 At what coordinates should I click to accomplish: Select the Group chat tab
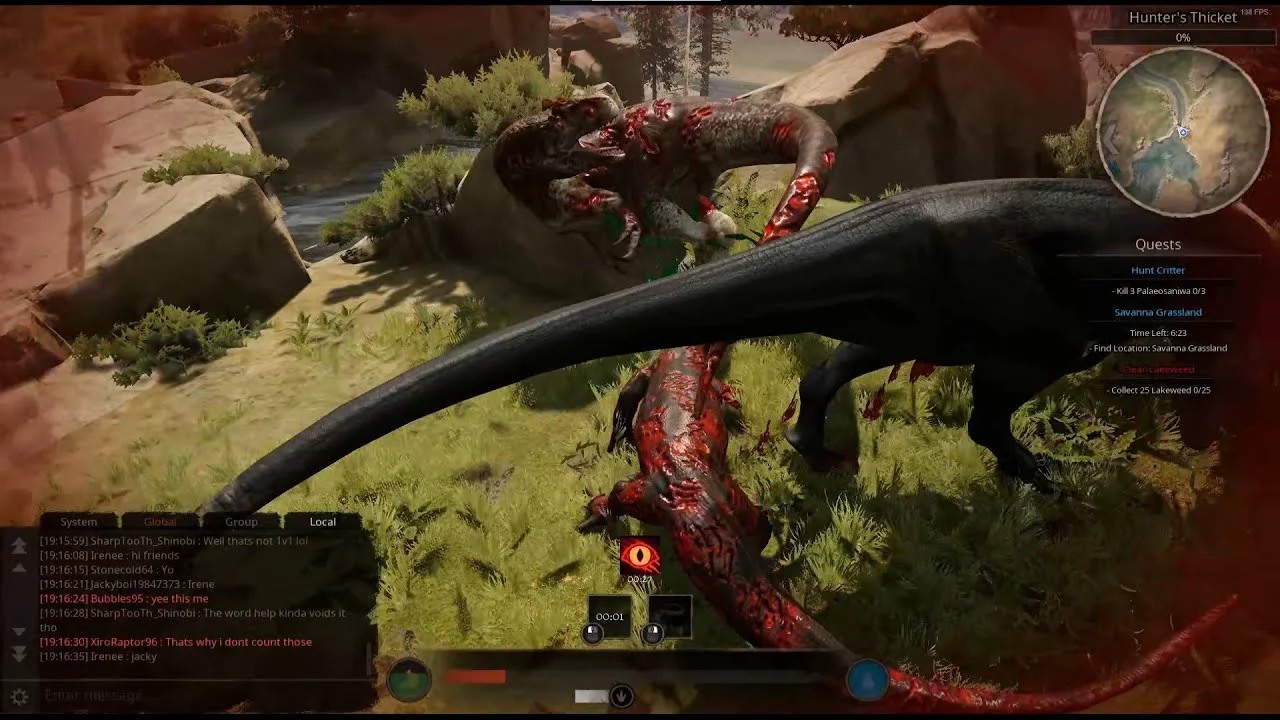pos(241,521)
